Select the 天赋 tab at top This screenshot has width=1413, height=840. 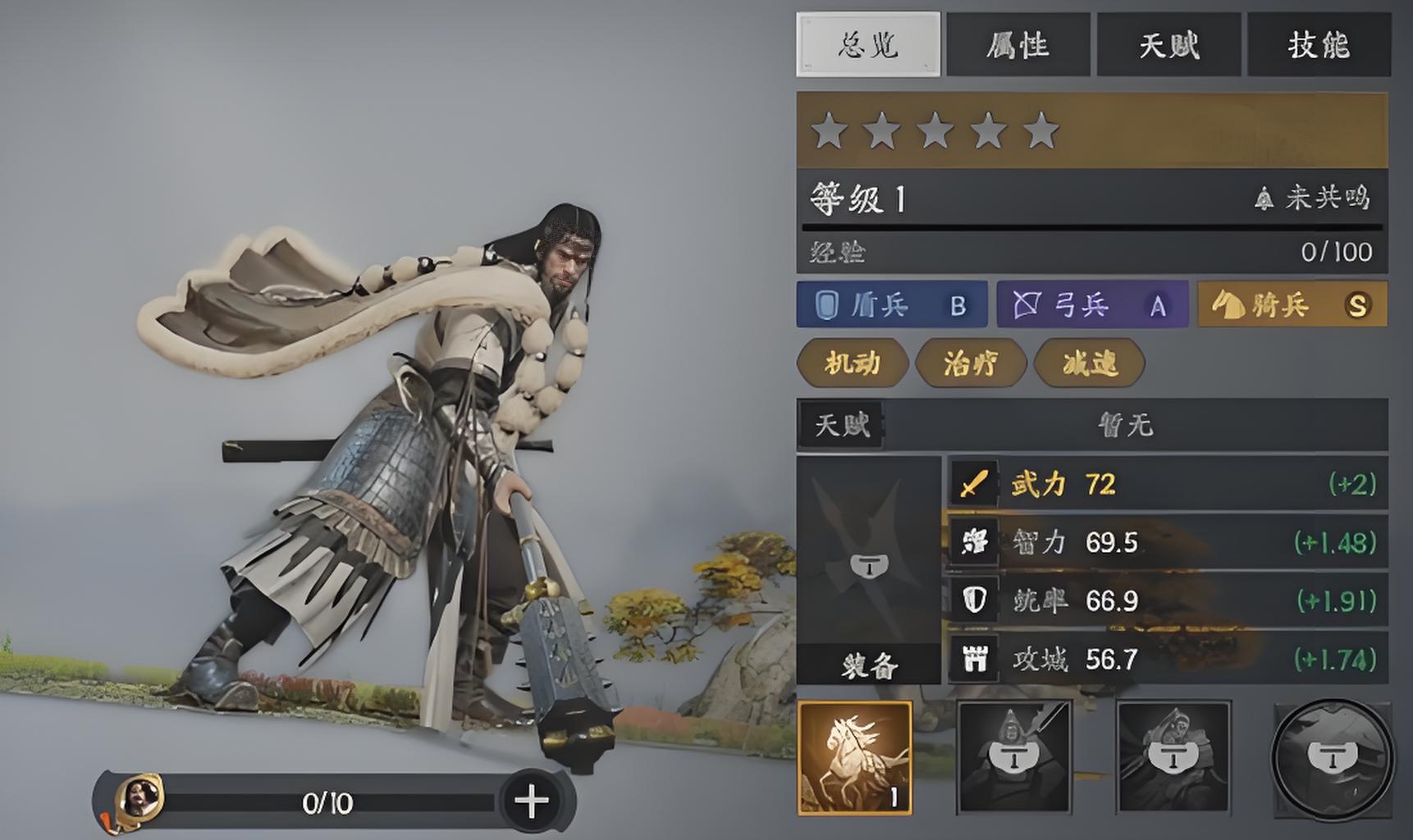(x=1168, y=44)
